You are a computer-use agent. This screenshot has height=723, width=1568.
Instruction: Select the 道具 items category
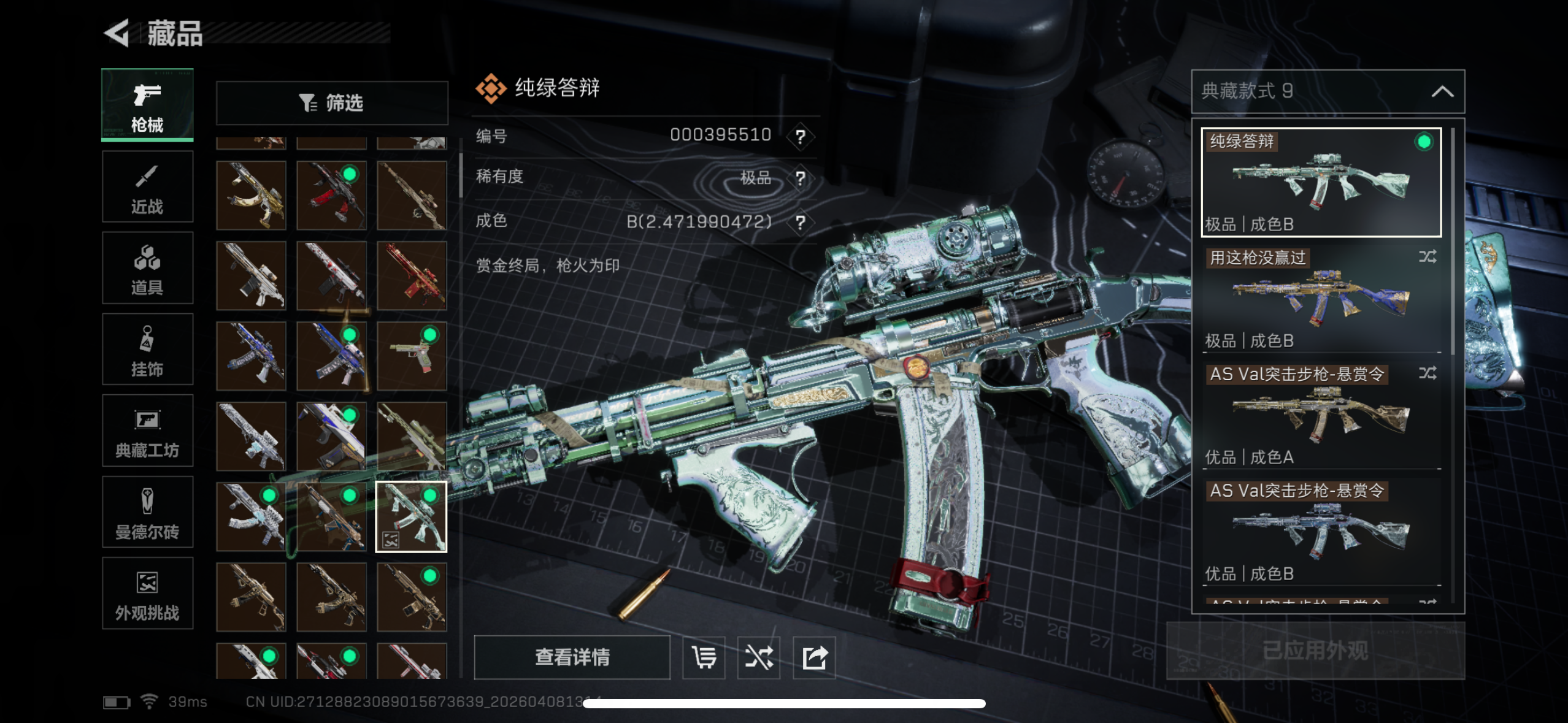point(147,269)
